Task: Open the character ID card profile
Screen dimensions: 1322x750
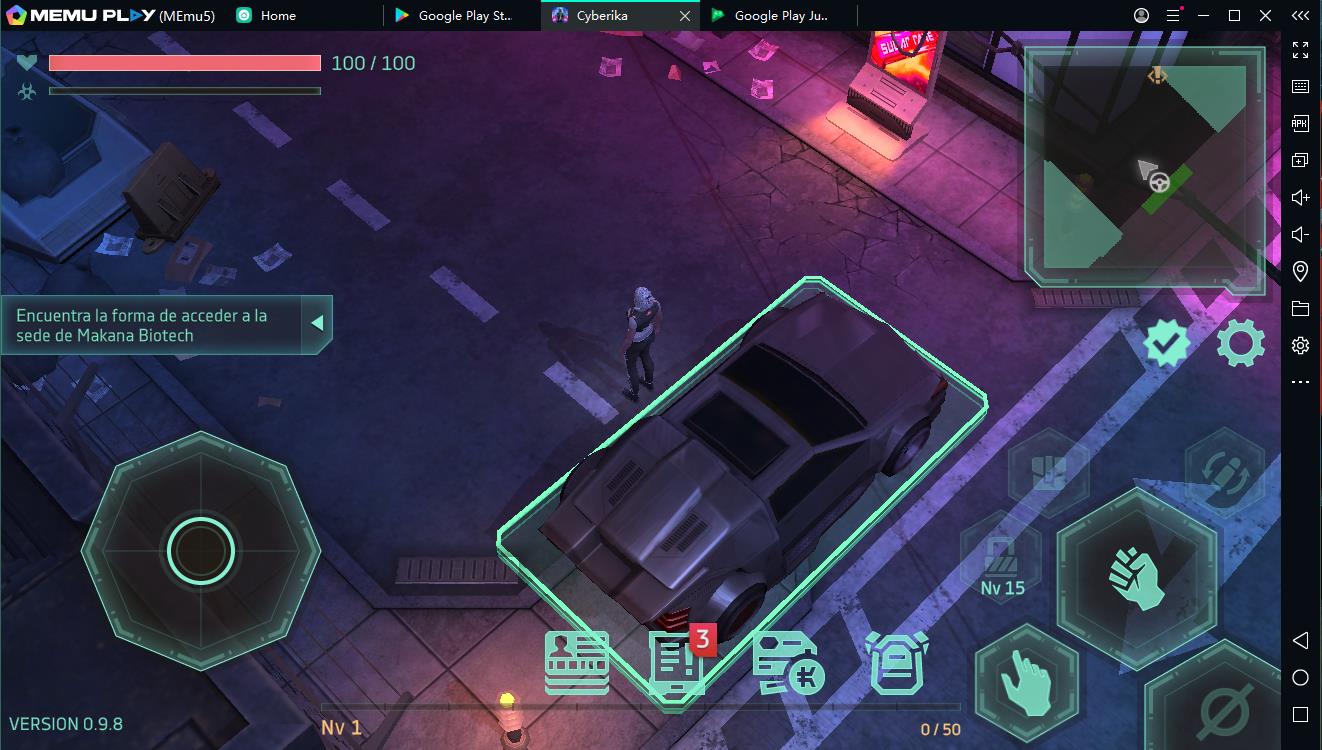Action: point(576,662)
